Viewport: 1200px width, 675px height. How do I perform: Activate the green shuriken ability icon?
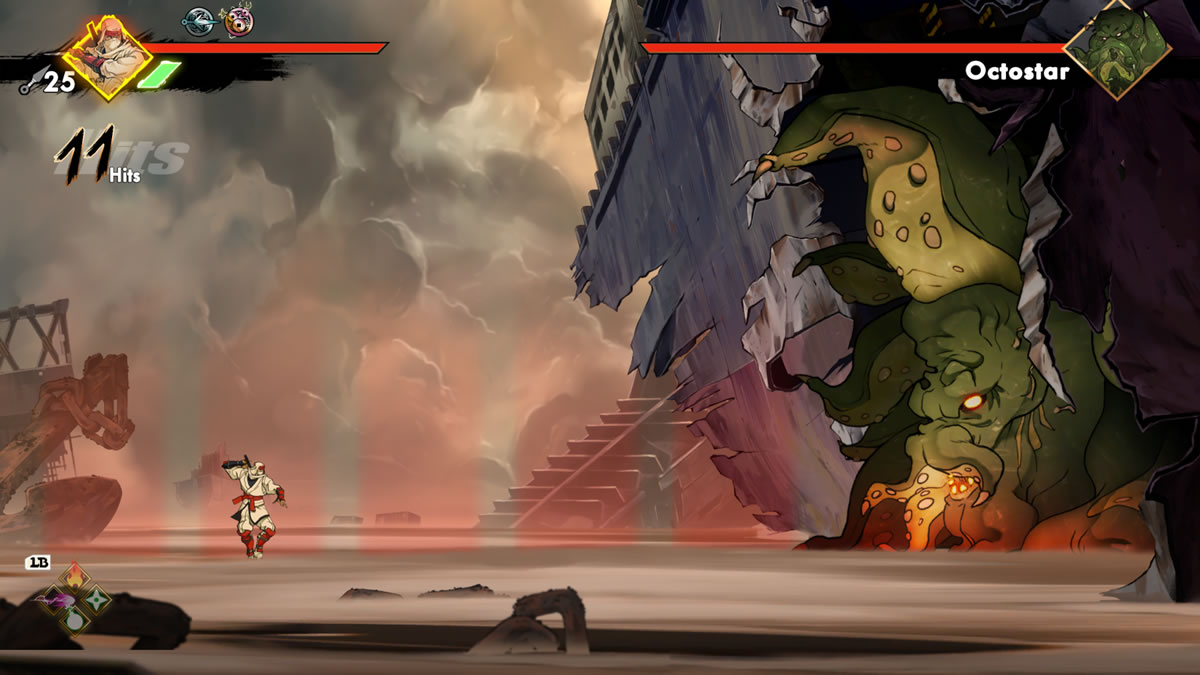pyautogui.click(x=97, y=599)
